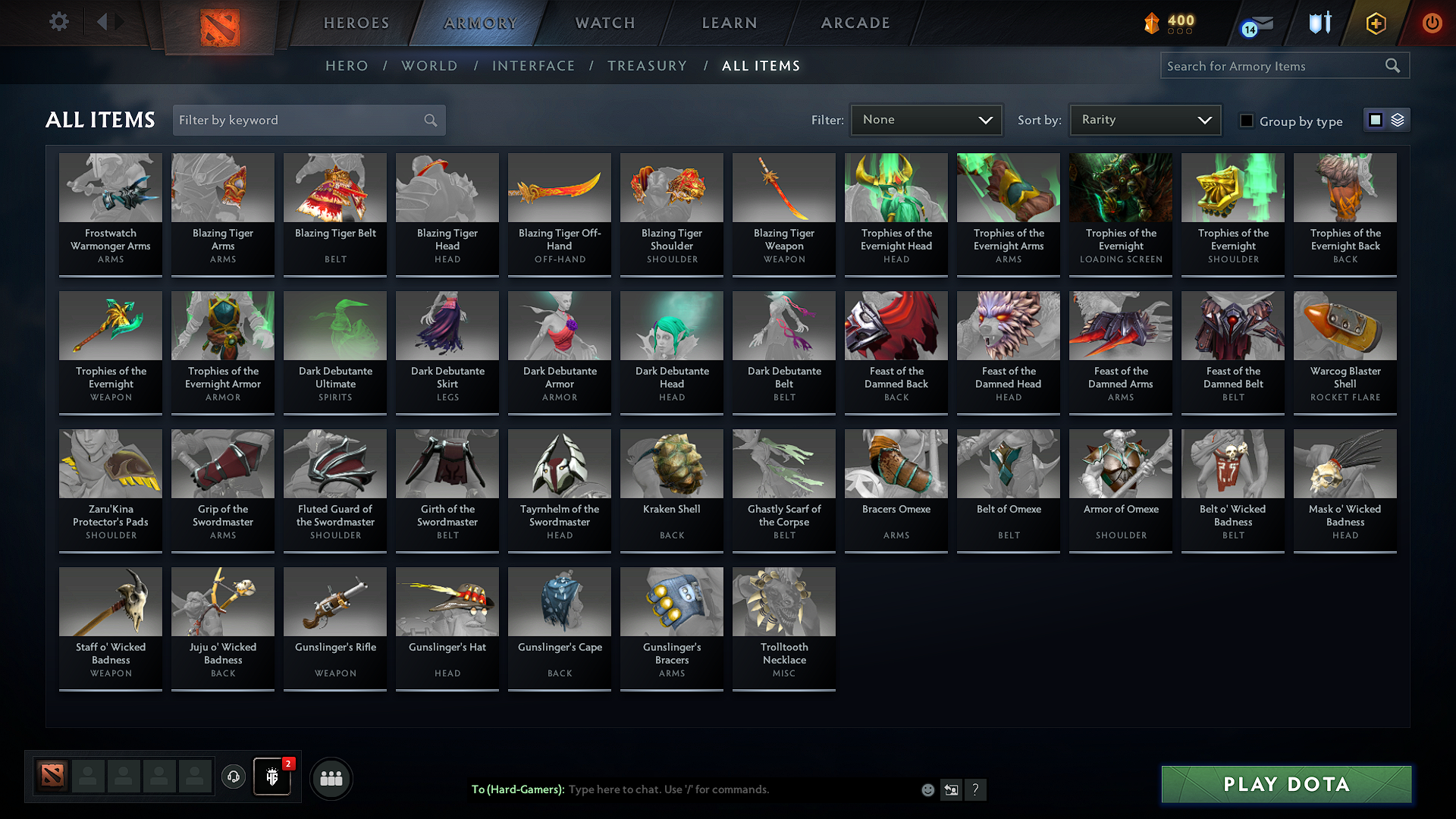Open the Sort by Rarity dropdown
Image resolution: width=1456 pixels, height=819 pixels.
pyautogui.click(x=1144, y=119)
